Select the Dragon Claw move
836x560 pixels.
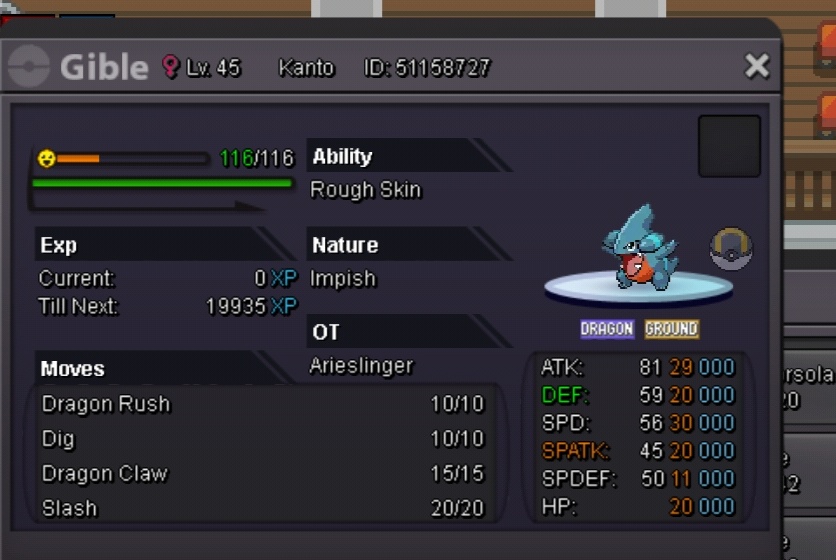pyautogui.click(x=262, y=474)
